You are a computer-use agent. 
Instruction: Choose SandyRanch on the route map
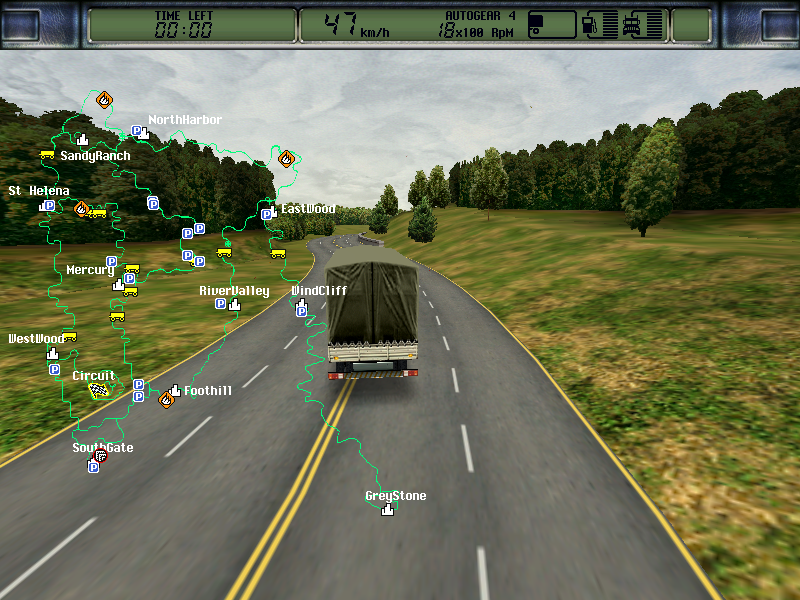click(x=83, y=141)
